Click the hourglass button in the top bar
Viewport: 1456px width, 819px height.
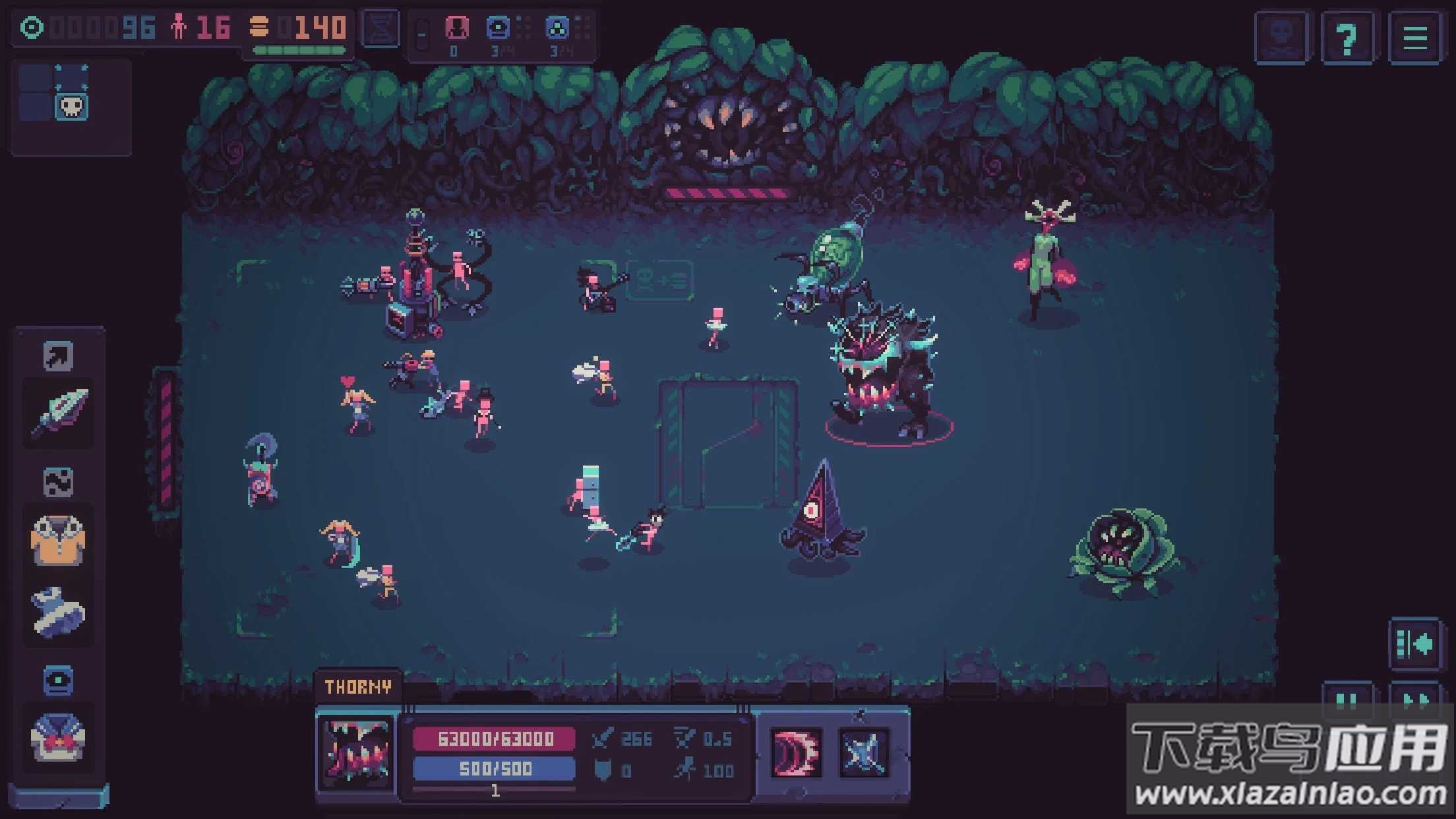tap(381, 28)
